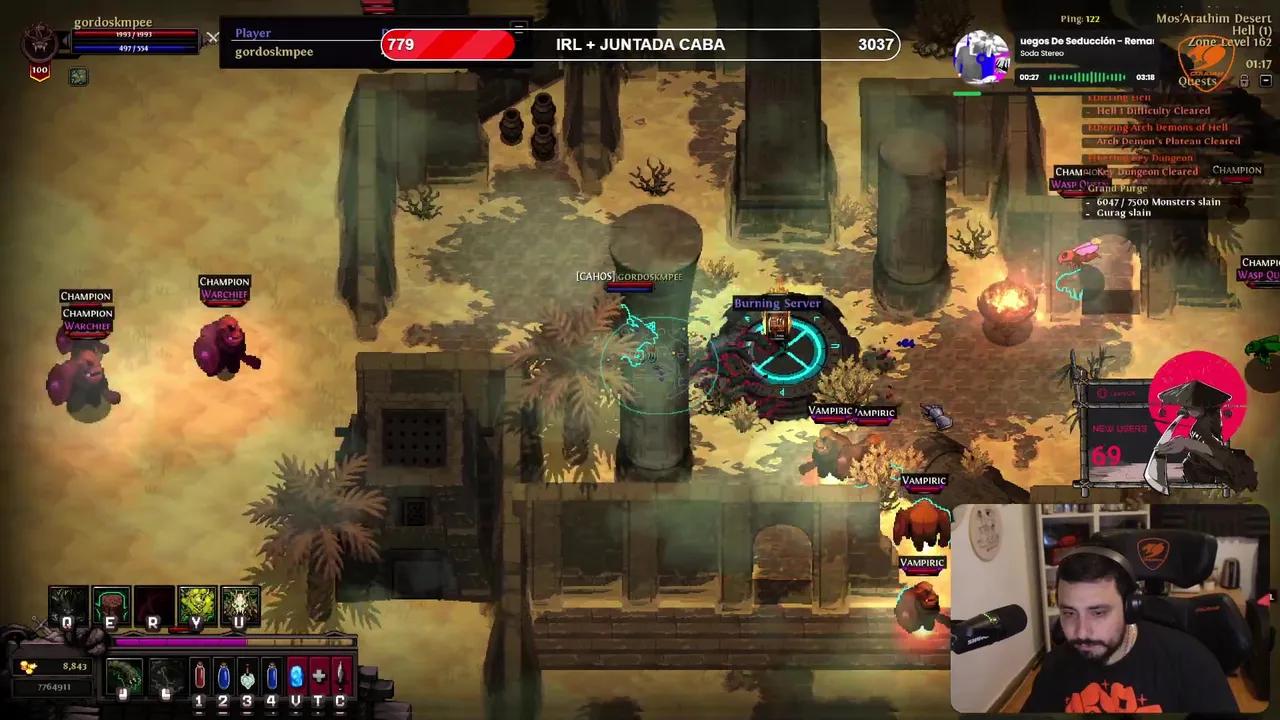1280x720 pixels.
Task: Consume the pale teal flask
Action: [x=247, y=677]
